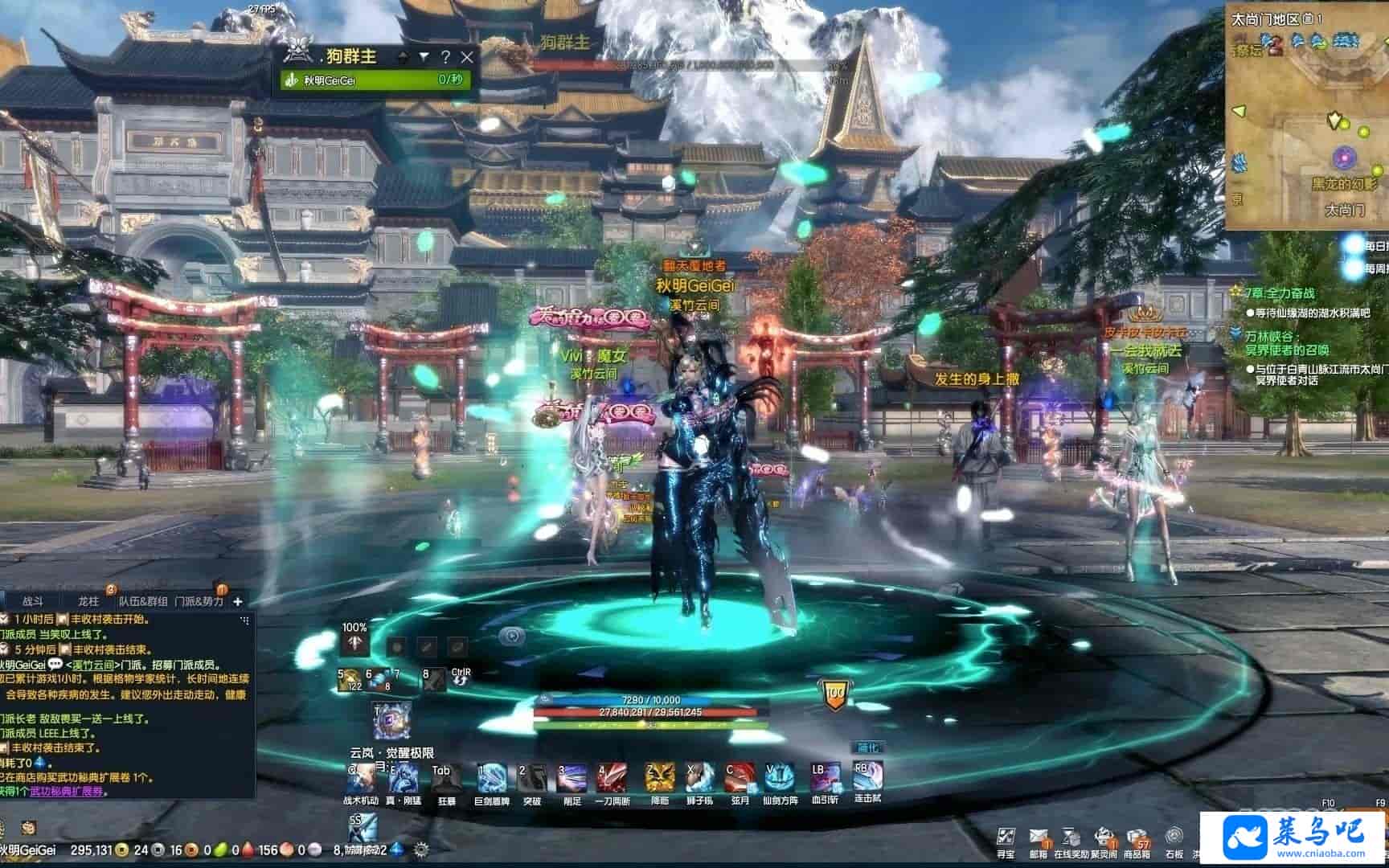Activate the 巨剑盾牌 skill

pyautogui.click(x=490, y=779)
